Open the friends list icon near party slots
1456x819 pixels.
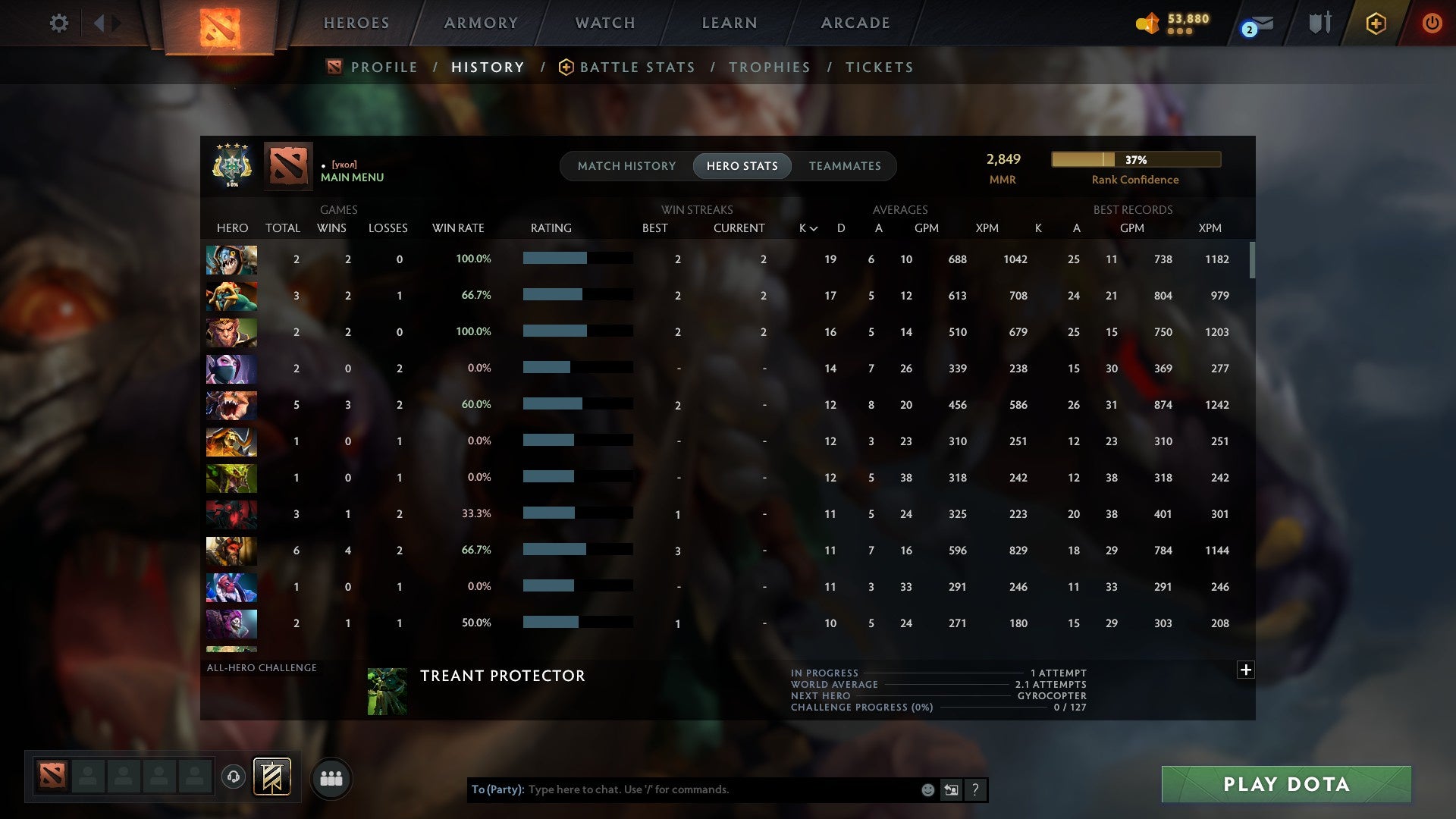[x=331, y=778]
